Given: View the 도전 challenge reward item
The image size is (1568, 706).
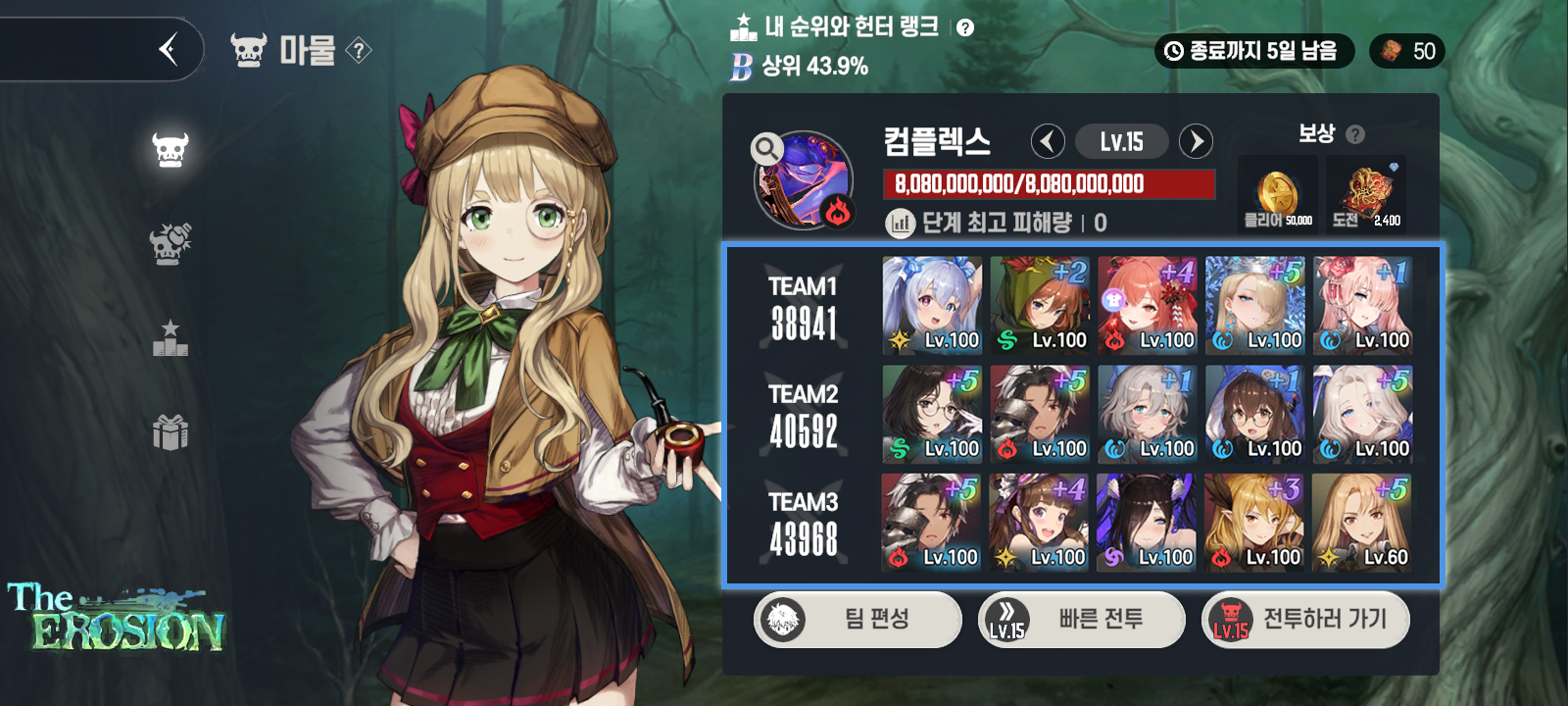Looking at the screenshot, I should point(1366,193).
